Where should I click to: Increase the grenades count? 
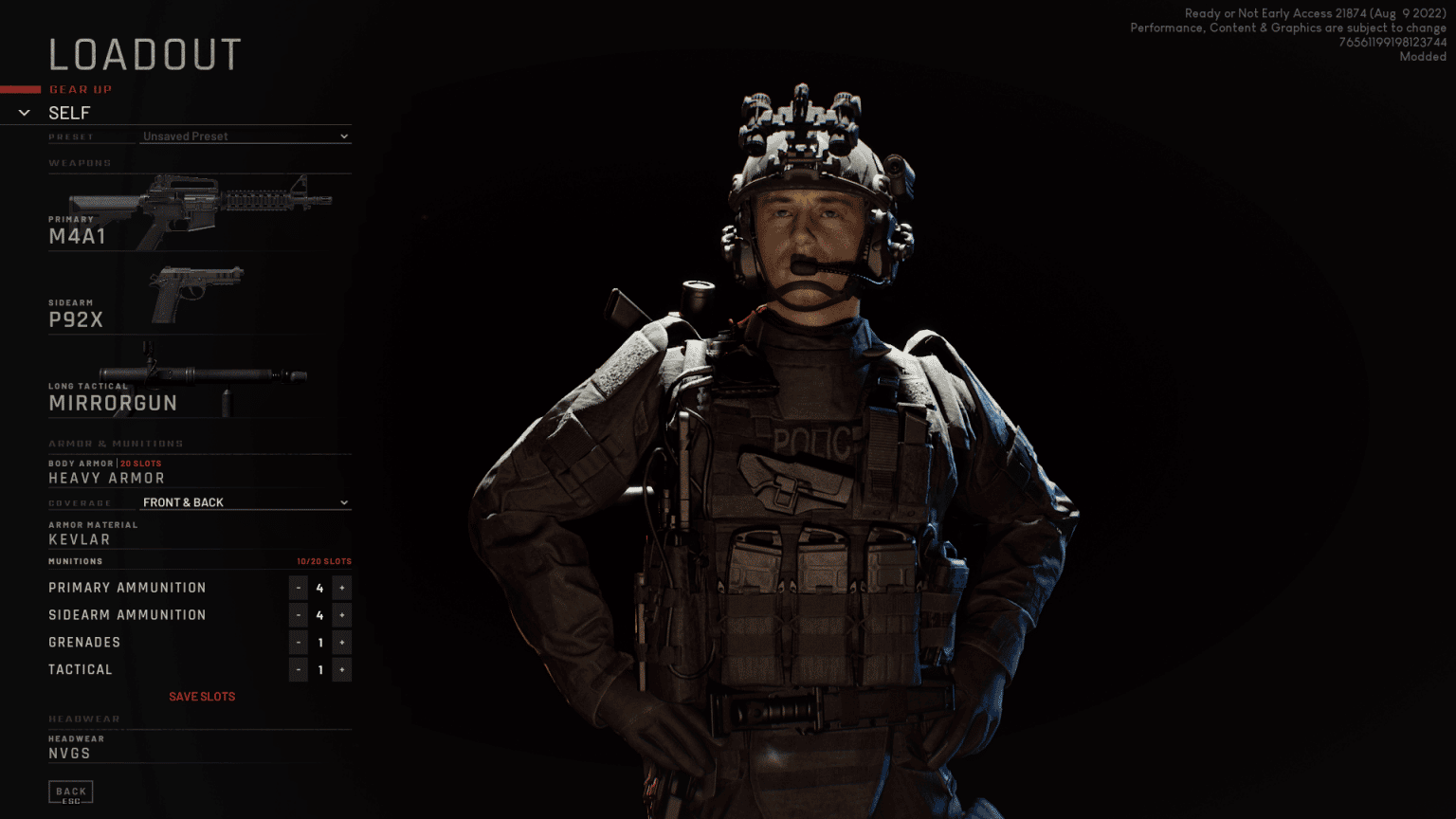341,642
